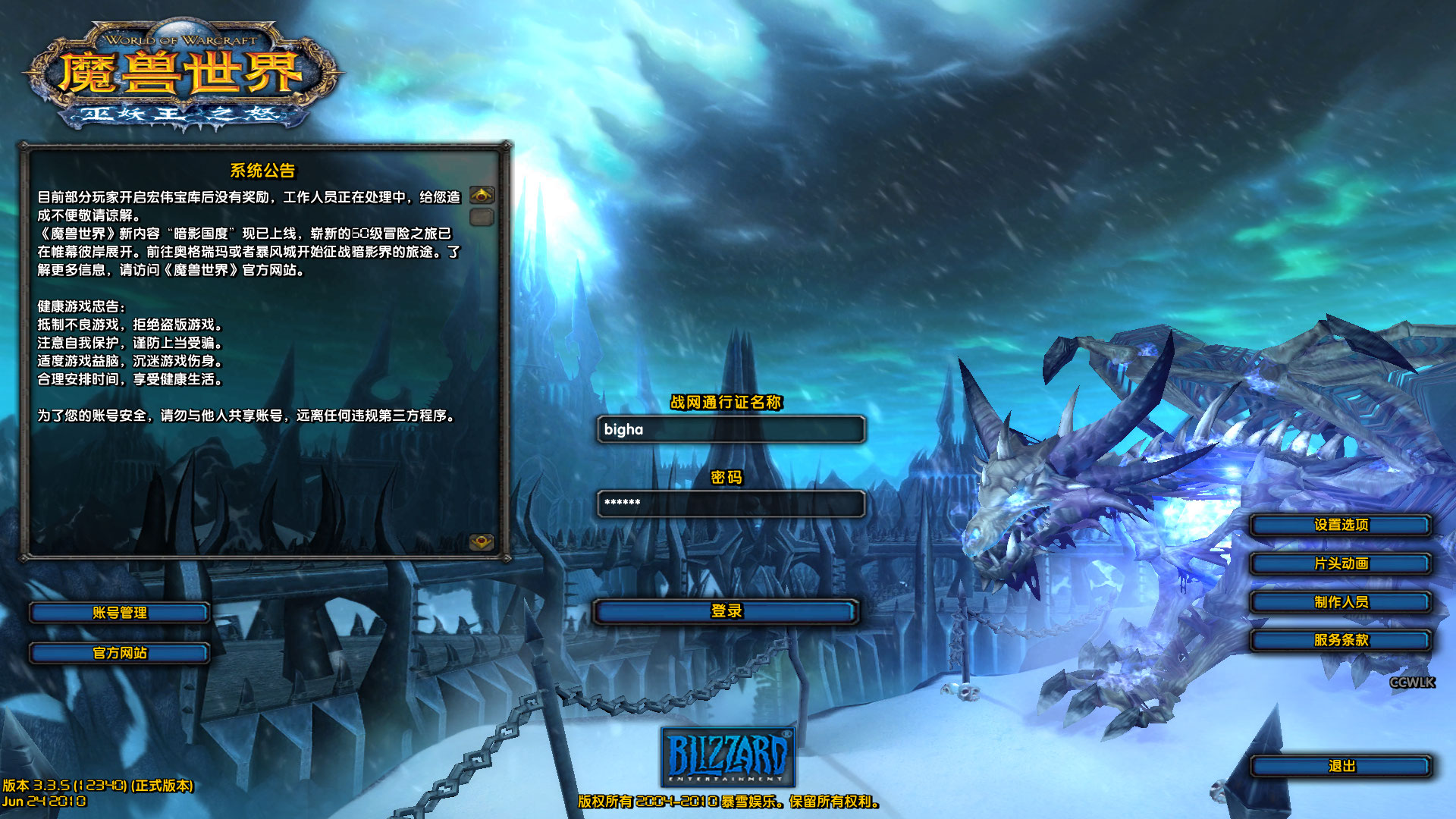Click inside the 密码 password field
1456x819 pixels.
(x=730, y=504)
